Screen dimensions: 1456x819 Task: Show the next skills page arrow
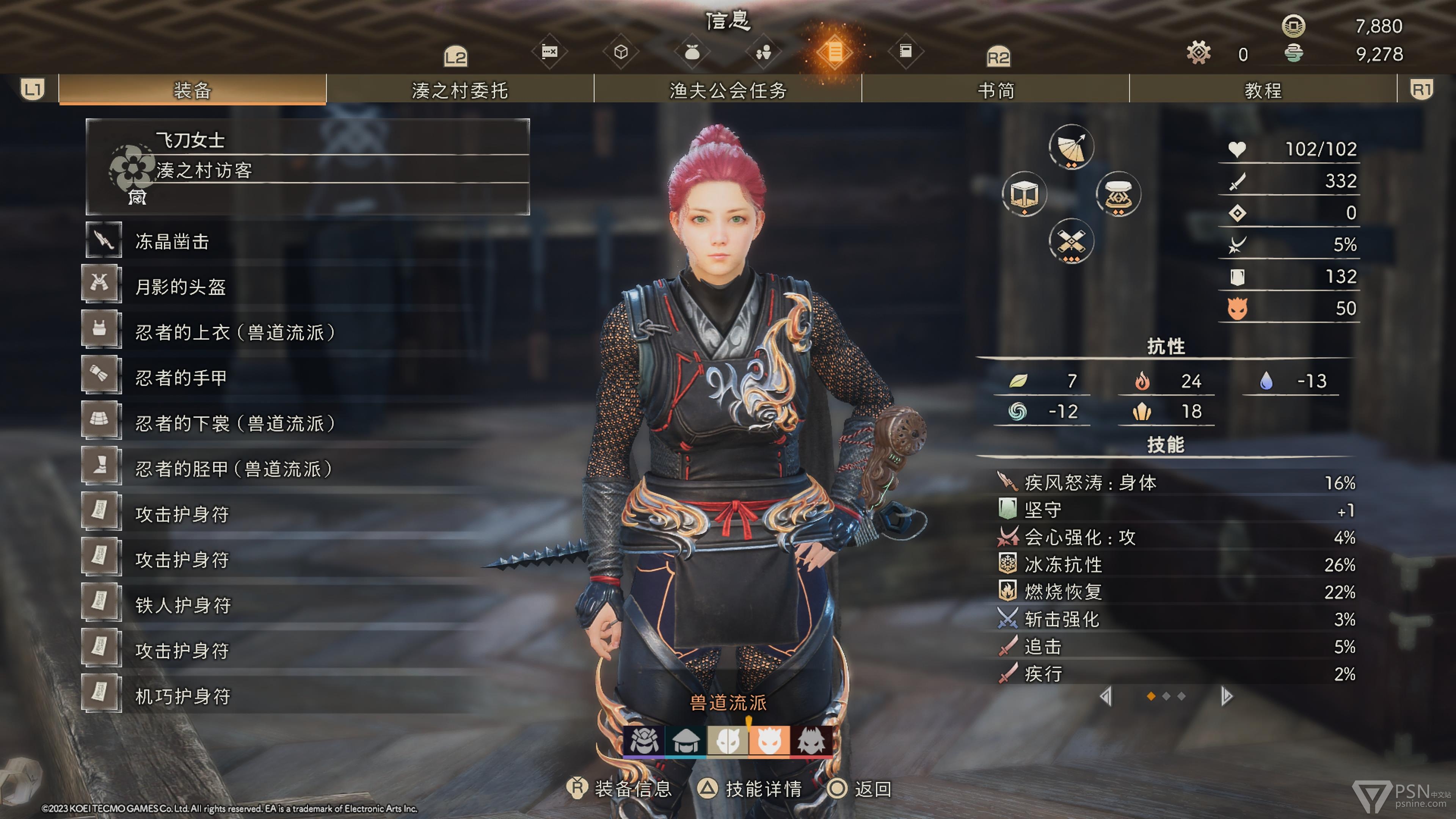coord(1226,697)
